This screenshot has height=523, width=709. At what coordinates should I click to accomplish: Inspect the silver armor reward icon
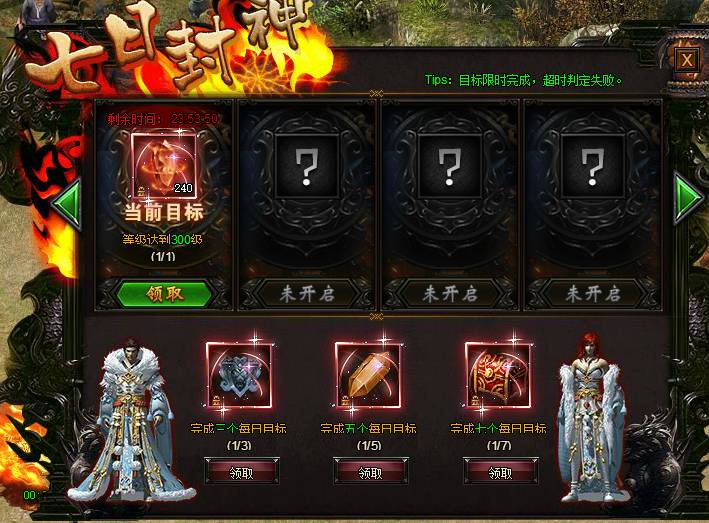tap(238, 376)
